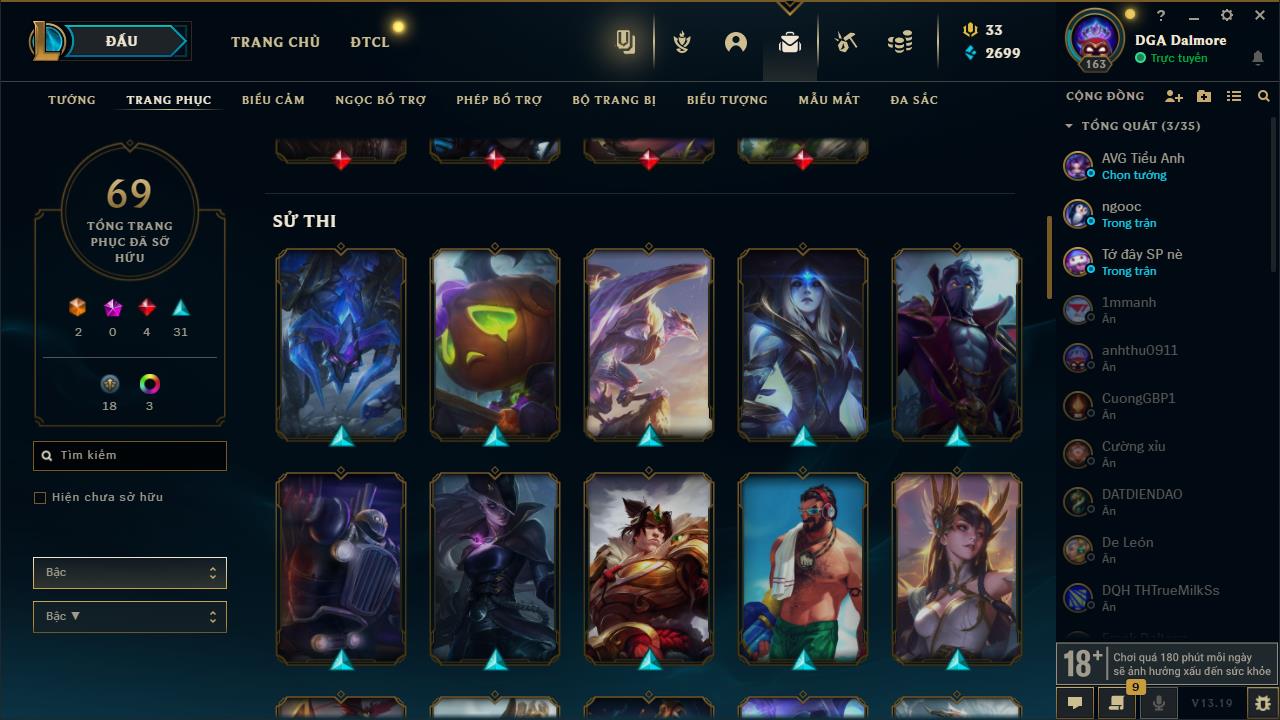Enable the Hiện chưa sở hữu checkbox
The height and width of the screenshot is (720, 1280).
(x=40, y=497)
